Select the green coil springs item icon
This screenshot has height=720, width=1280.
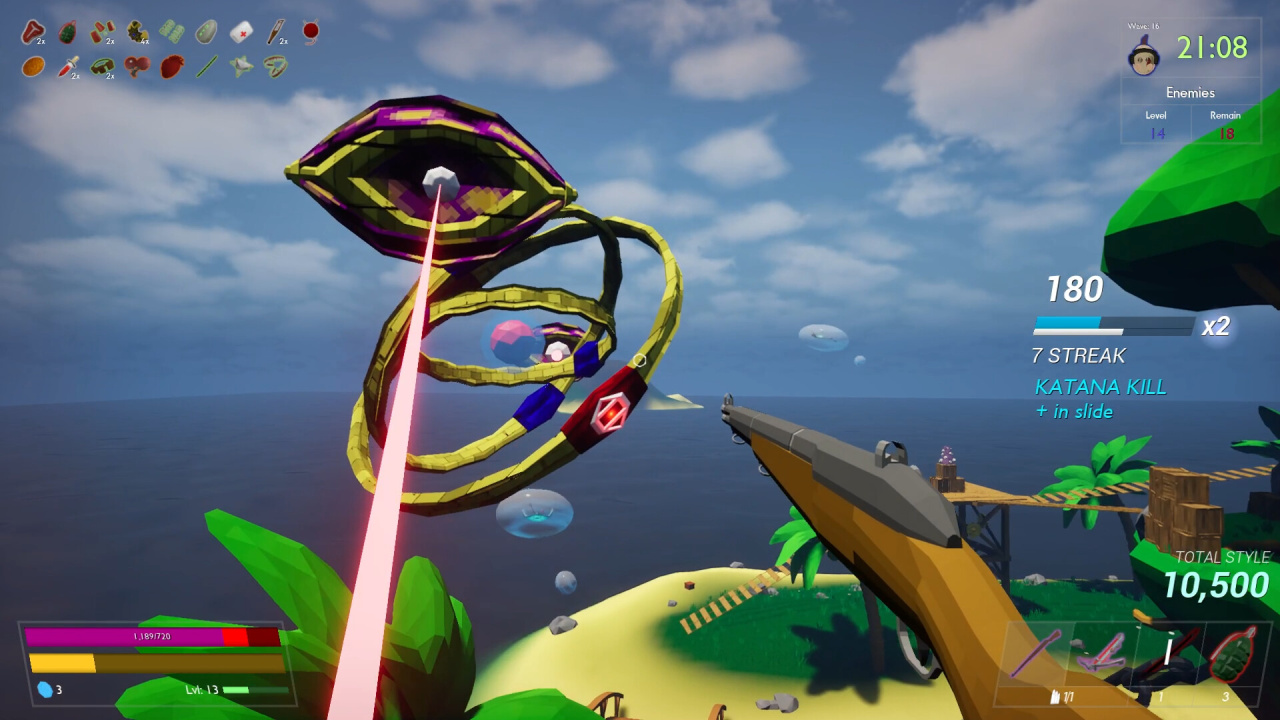tap(171, 32)
